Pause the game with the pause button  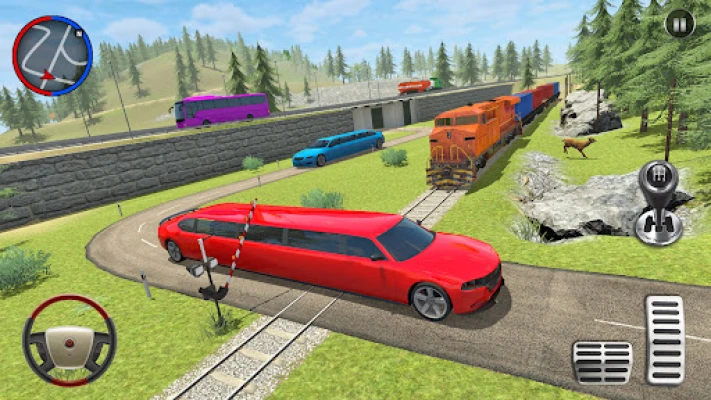(679, 23)
